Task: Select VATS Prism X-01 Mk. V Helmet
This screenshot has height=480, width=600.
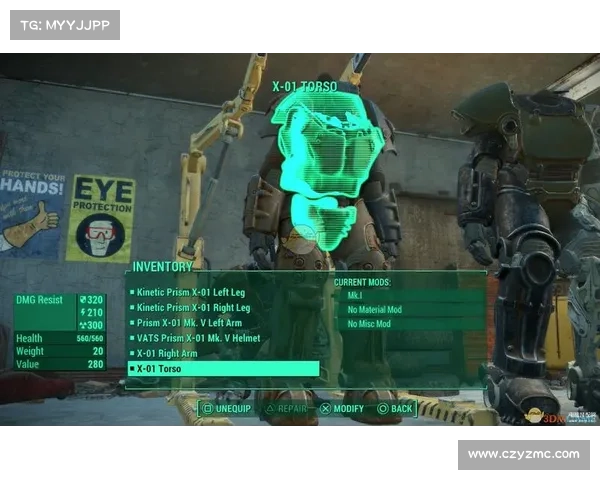Action: pyautogui.click(x=197, y=338)
